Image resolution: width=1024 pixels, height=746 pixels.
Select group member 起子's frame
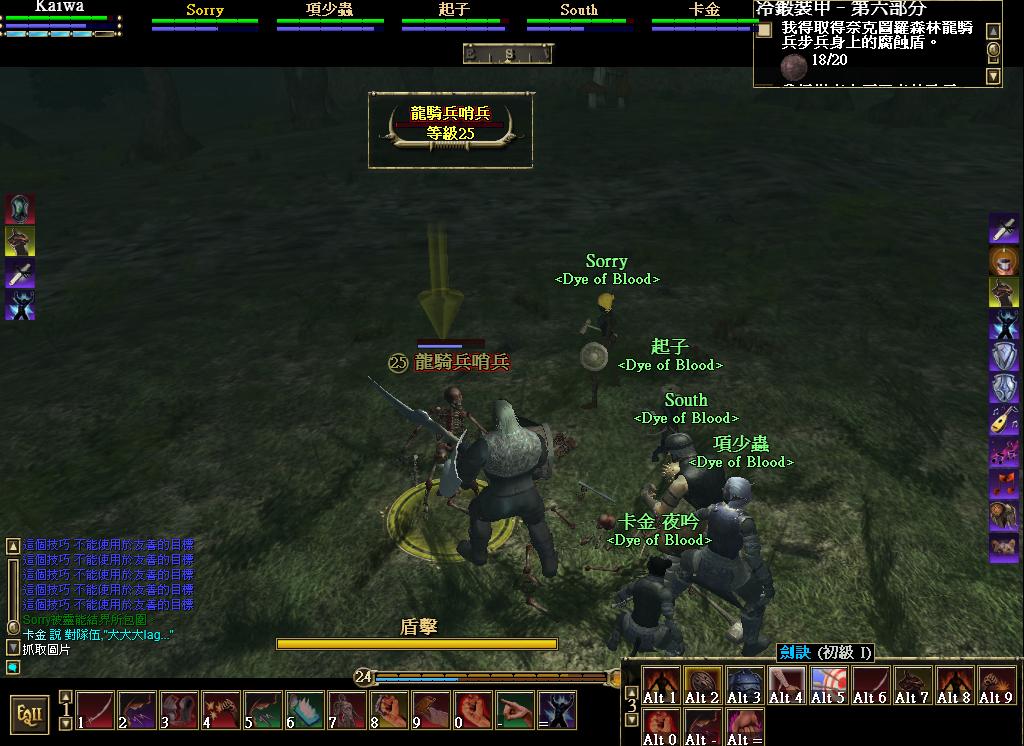pyautogui.click(x=454, y=17)
